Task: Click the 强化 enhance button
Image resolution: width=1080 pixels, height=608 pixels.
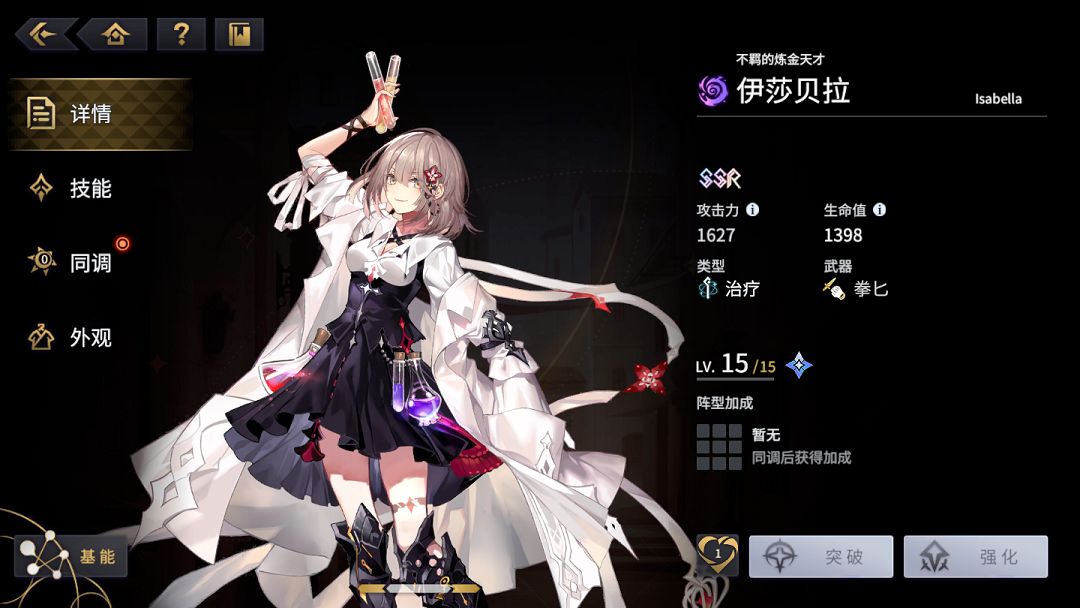Action: (975, 557)
